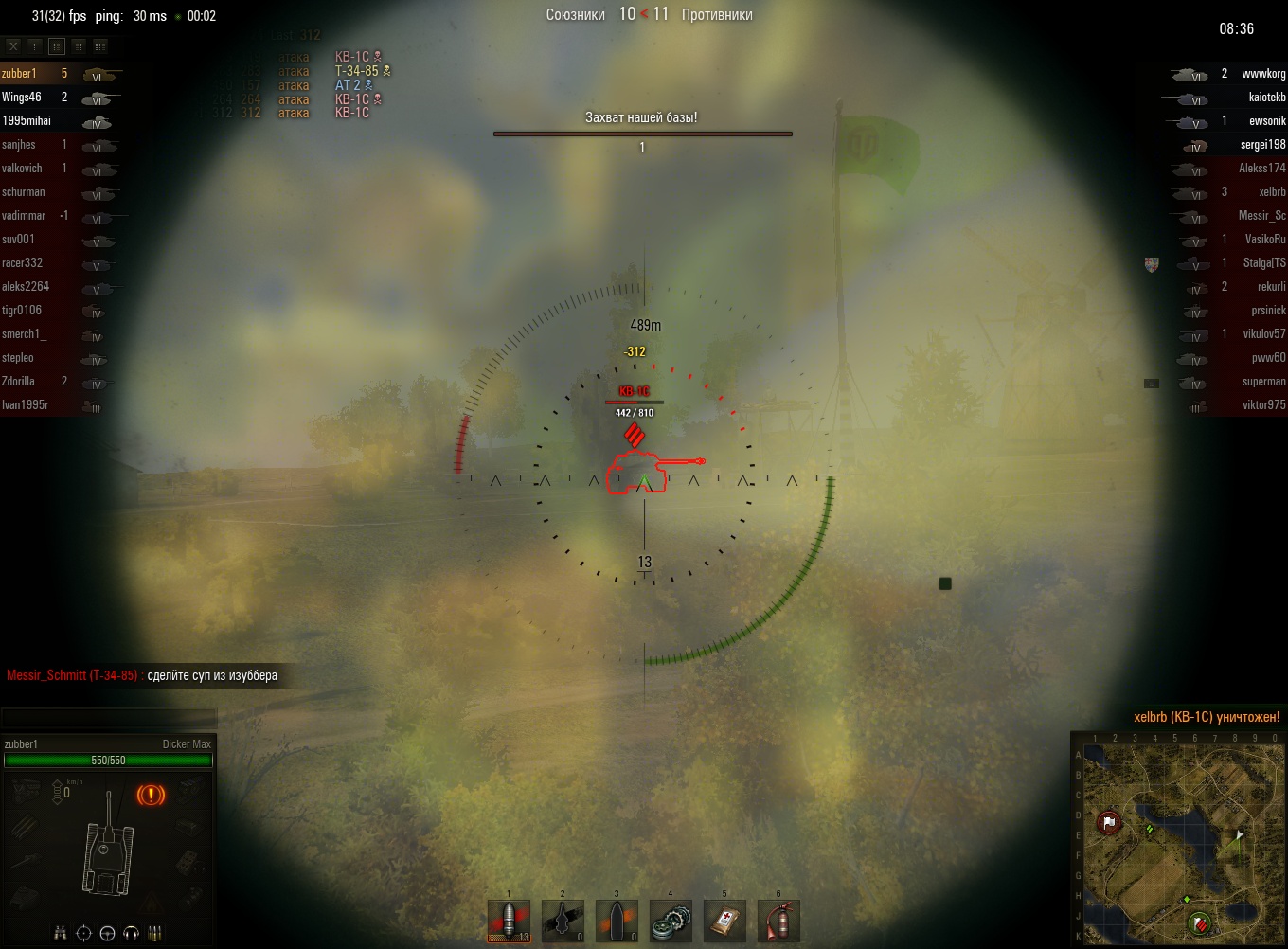Click the chat message from Messir_Schmitt

pos(142,675)
